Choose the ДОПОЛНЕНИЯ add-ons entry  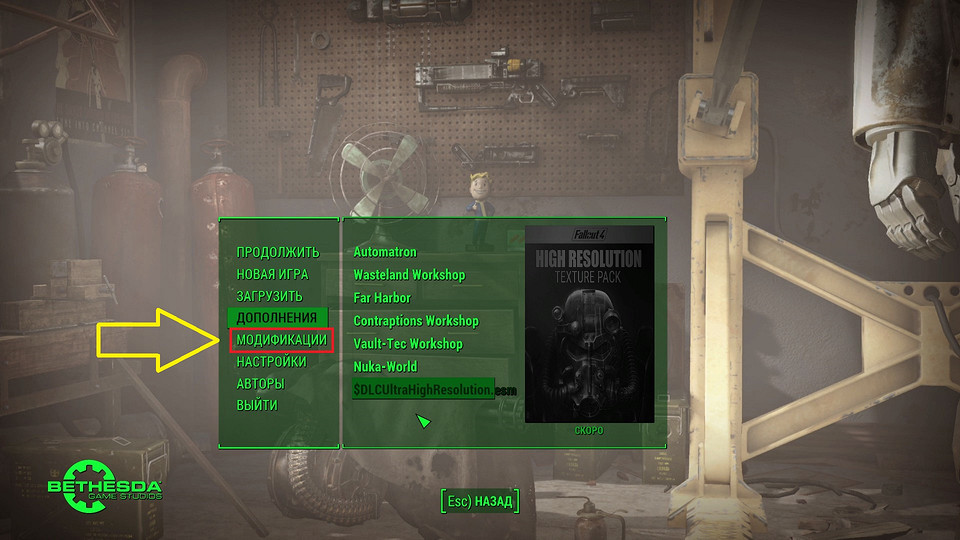276,318
